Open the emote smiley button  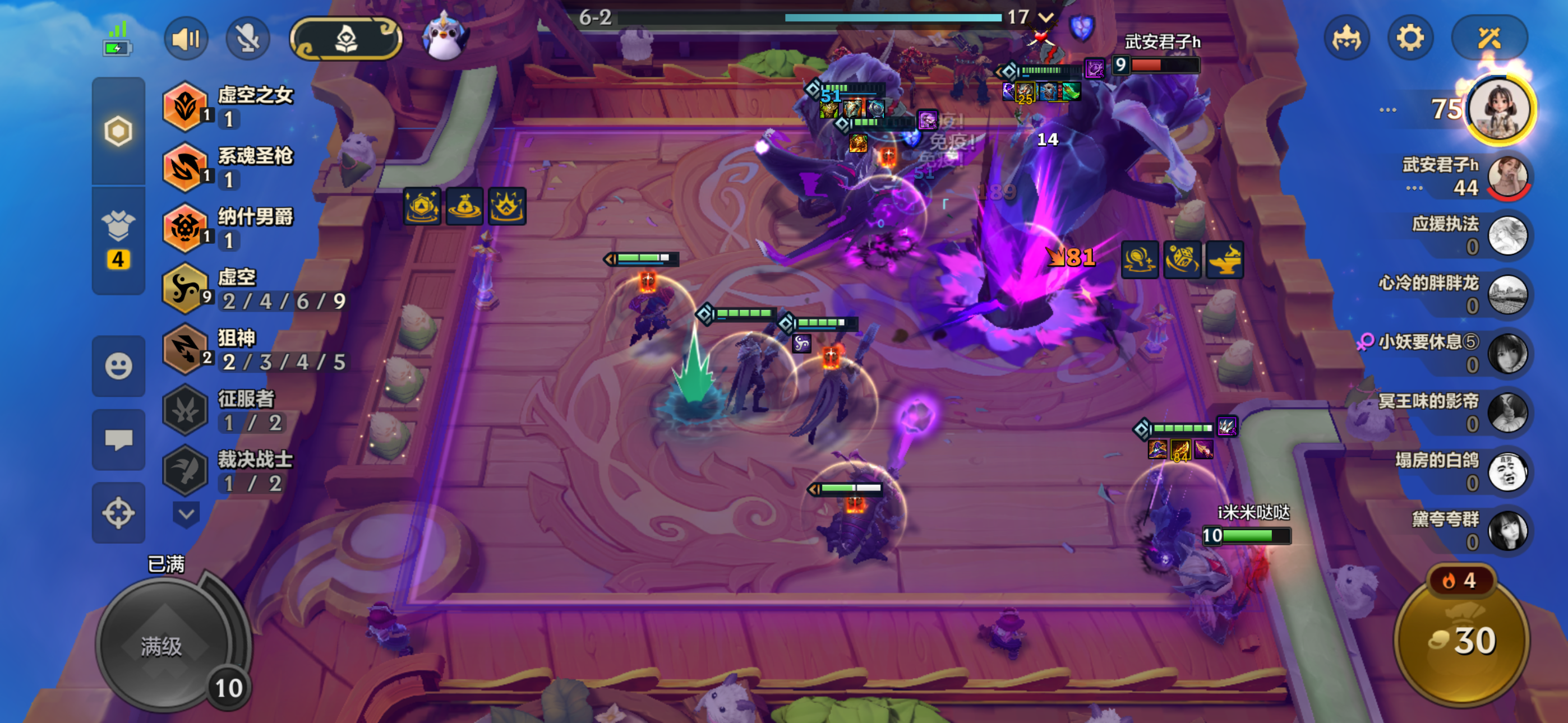118,366
